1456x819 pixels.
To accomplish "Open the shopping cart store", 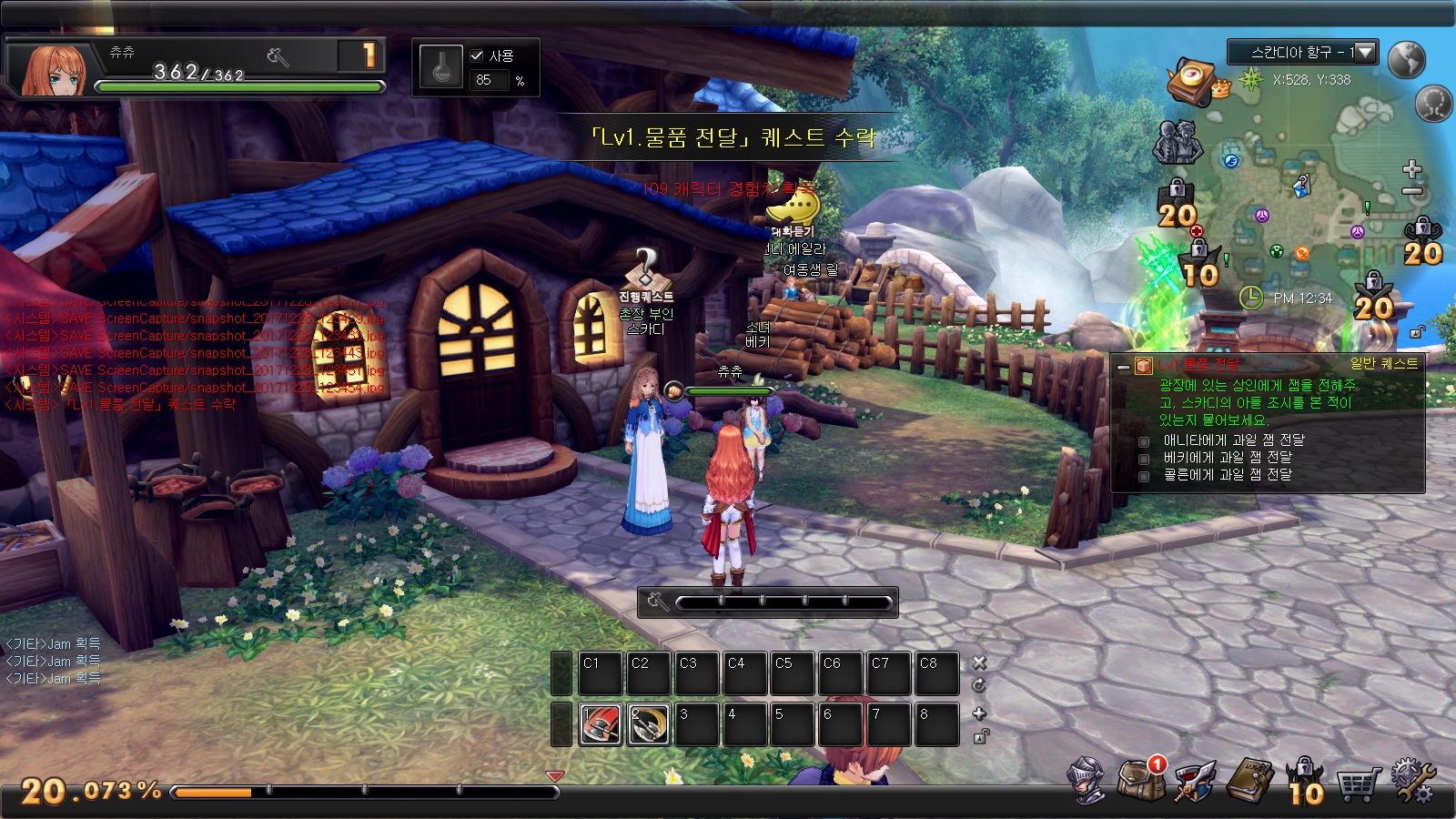I will (x=1358, y=783).
